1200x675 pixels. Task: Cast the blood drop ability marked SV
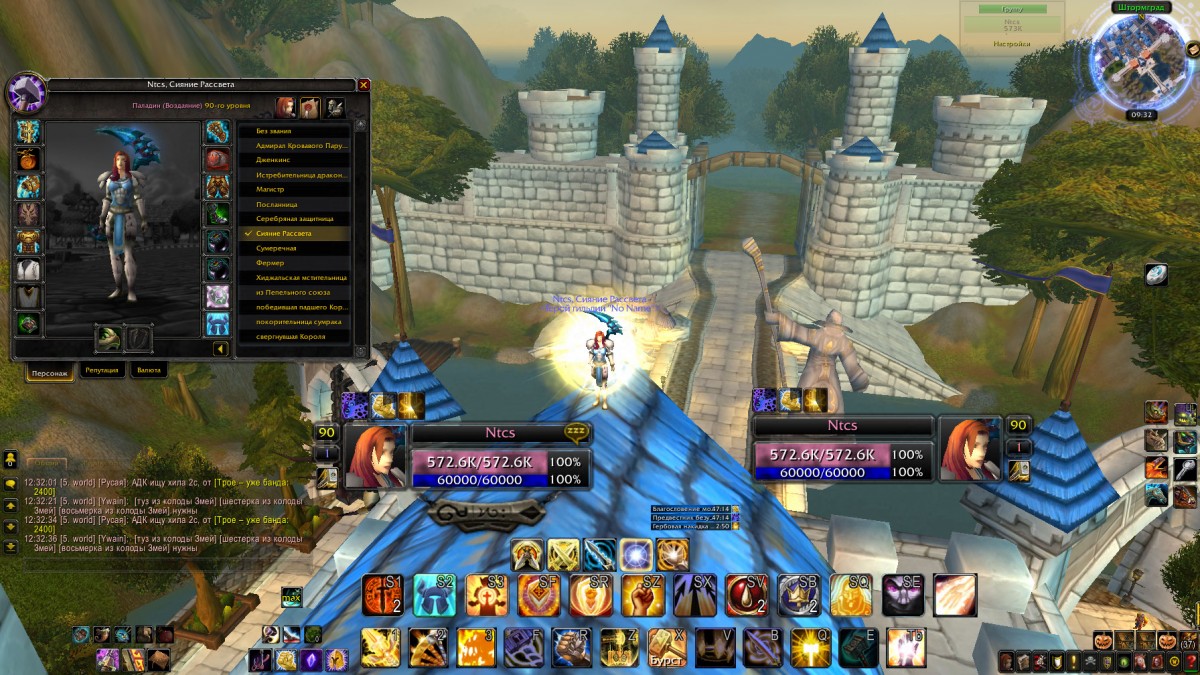[746, 595]
